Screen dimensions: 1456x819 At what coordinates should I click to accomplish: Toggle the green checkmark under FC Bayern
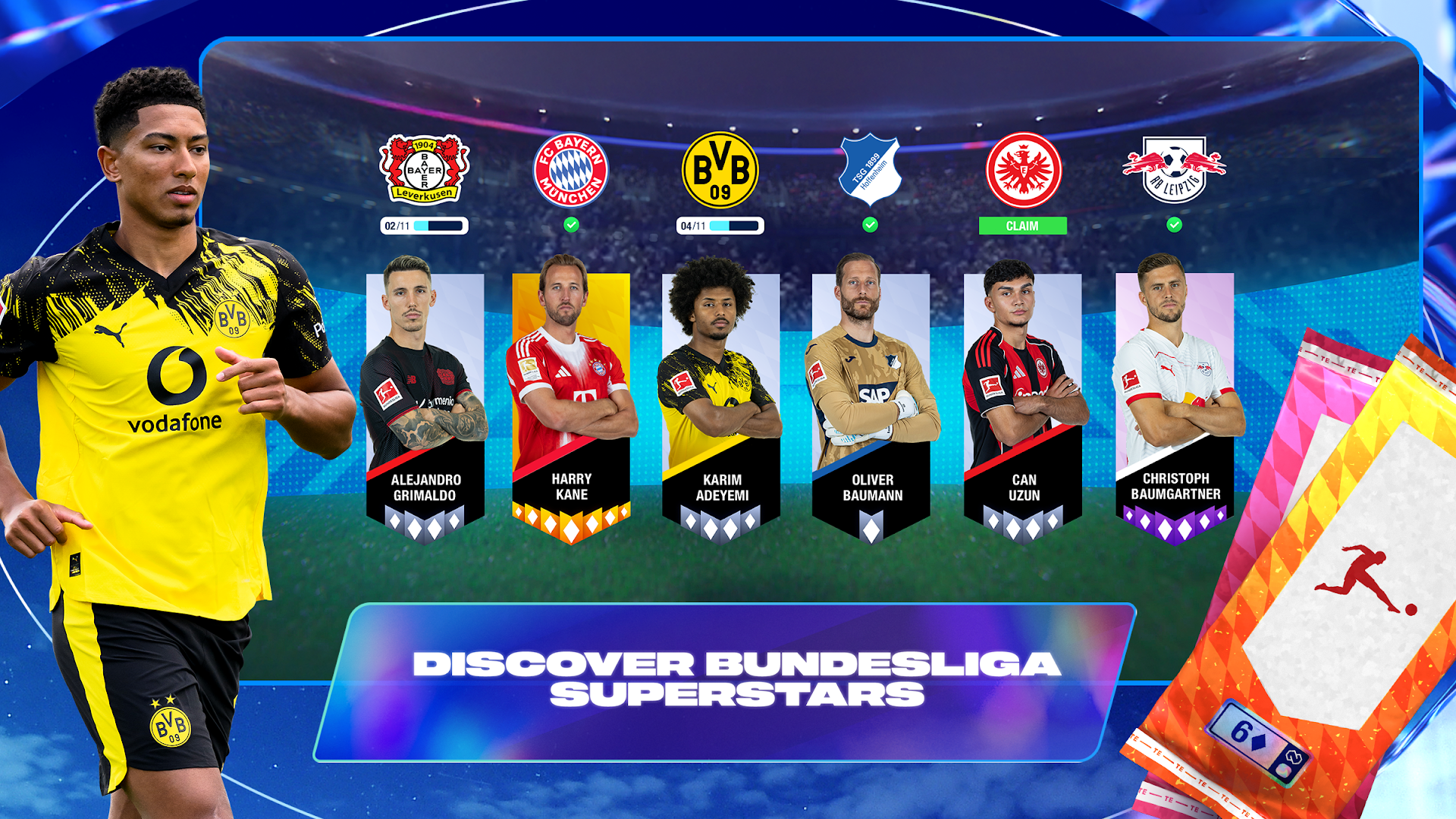coord(571,224)
